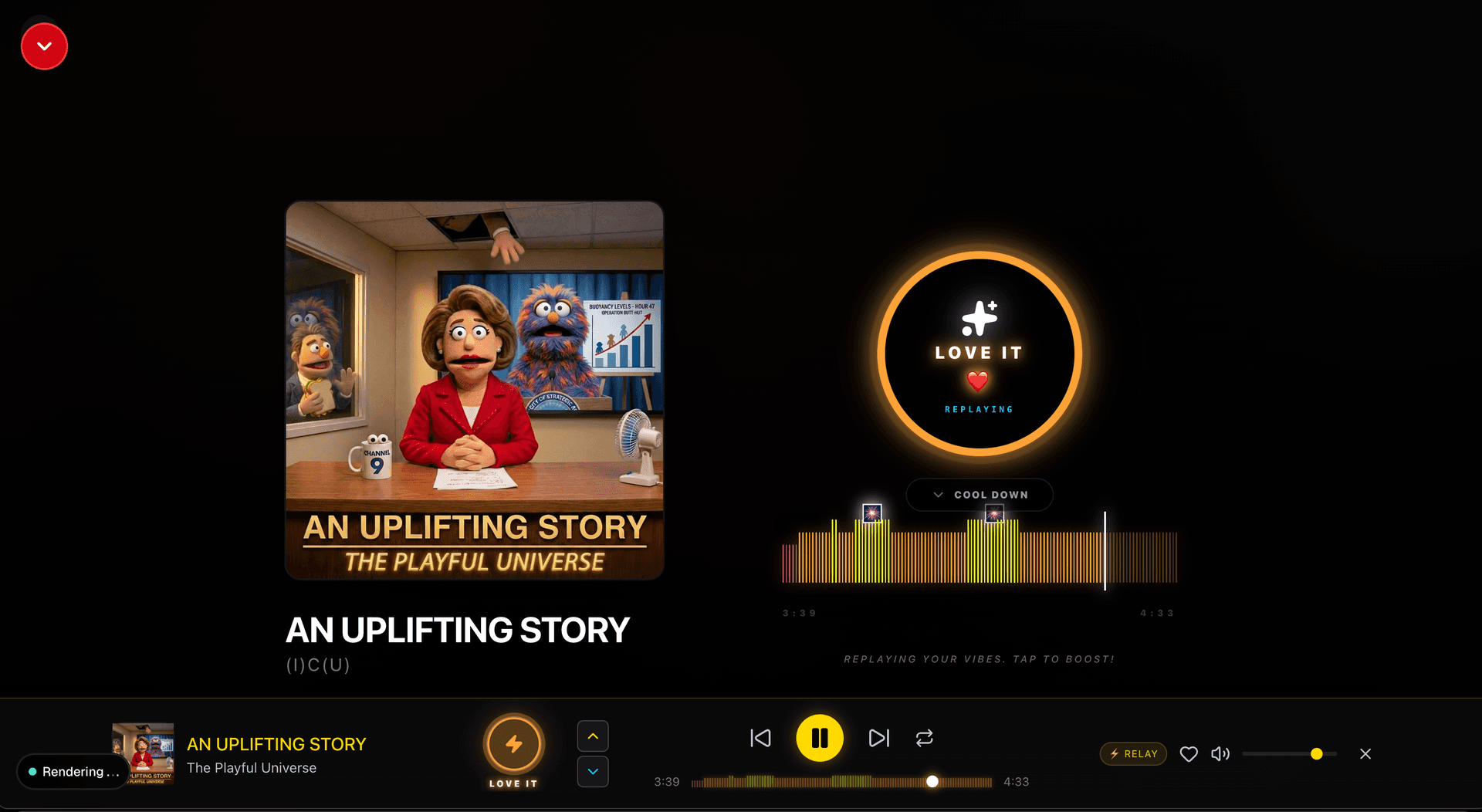Click the album thumbnail in the bottom bar
This screenshot has width=1482, height=812.
(143, 753)
